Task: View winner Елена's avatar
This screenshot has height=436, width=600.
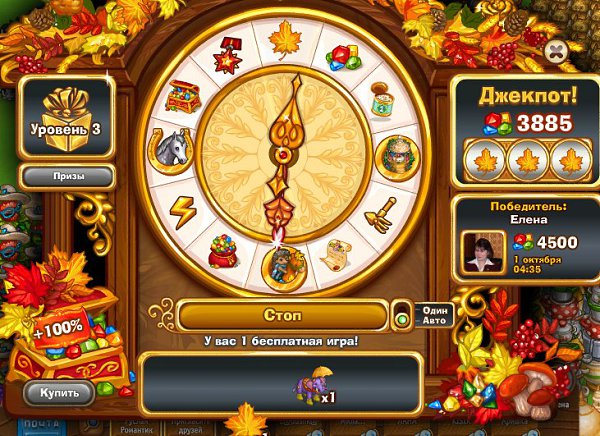Action: click(483, 250)
